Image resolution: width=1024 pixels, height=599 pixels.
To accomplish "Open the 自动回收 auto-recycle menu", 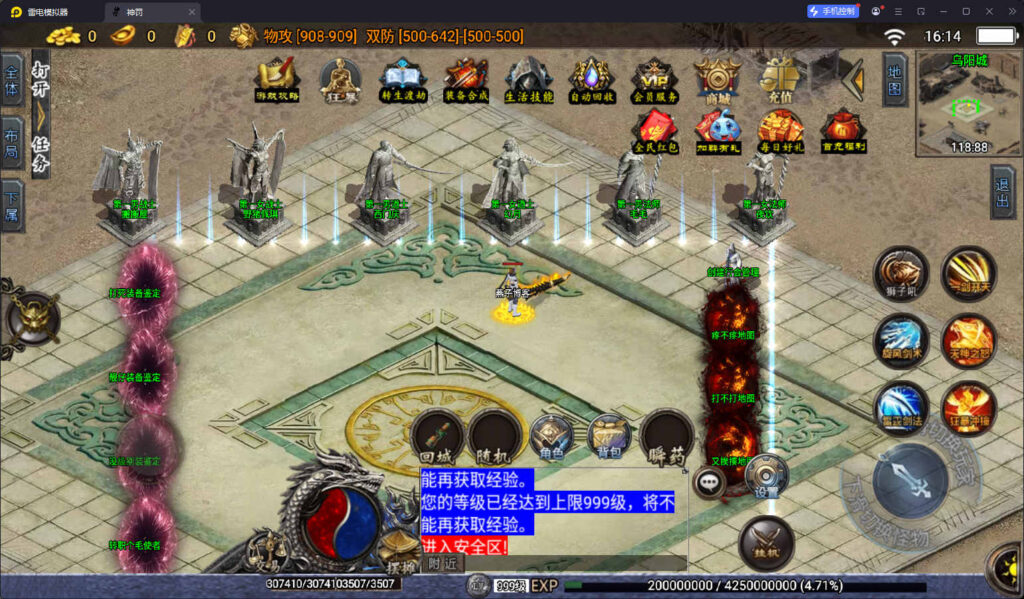I will [591, 78].
